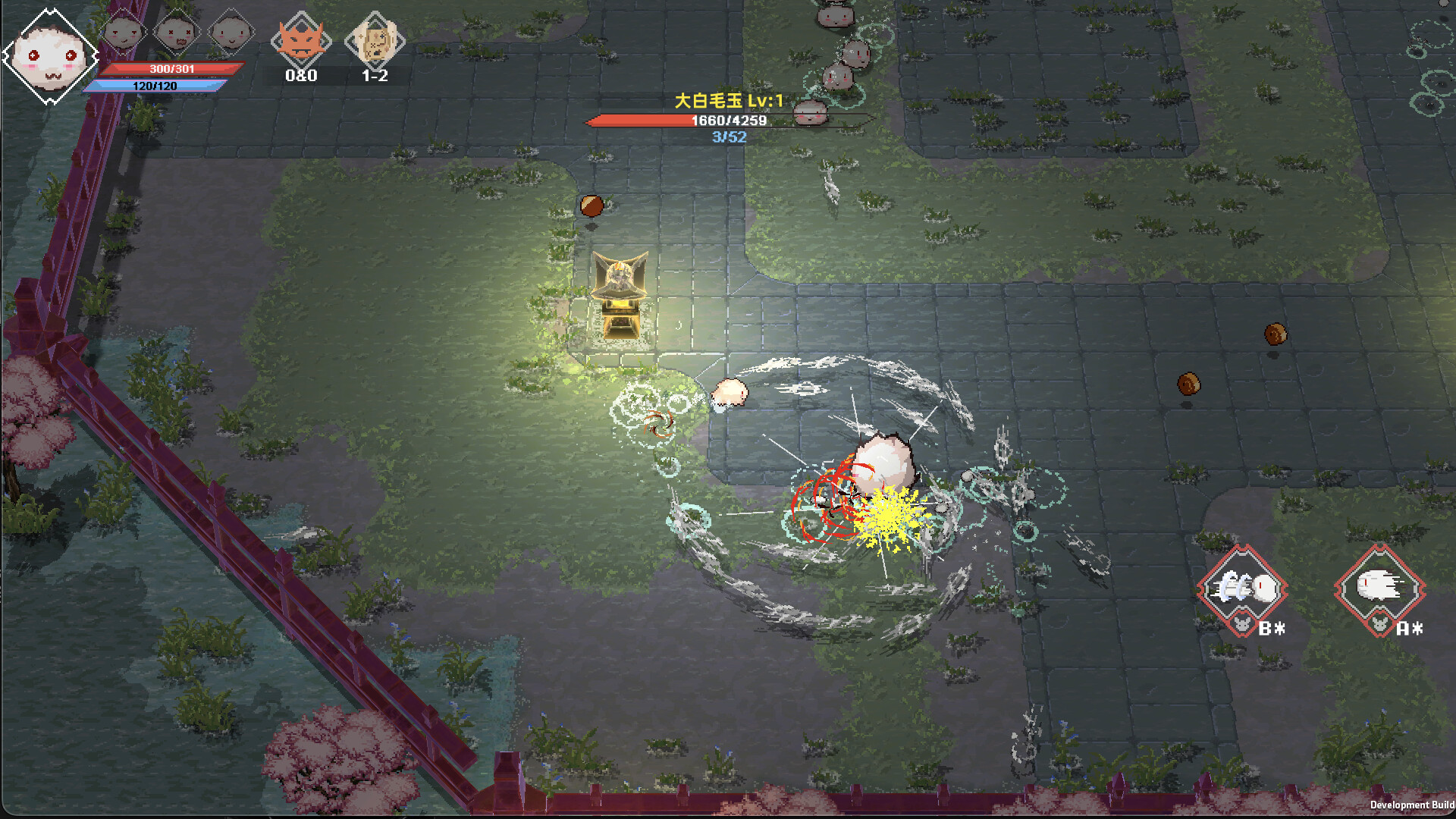This screenshot has height=819, width=1456.
Task: Expand the boss 大白毛玉 Lv:1 nameplate
Action: click(x=729, y=99)
